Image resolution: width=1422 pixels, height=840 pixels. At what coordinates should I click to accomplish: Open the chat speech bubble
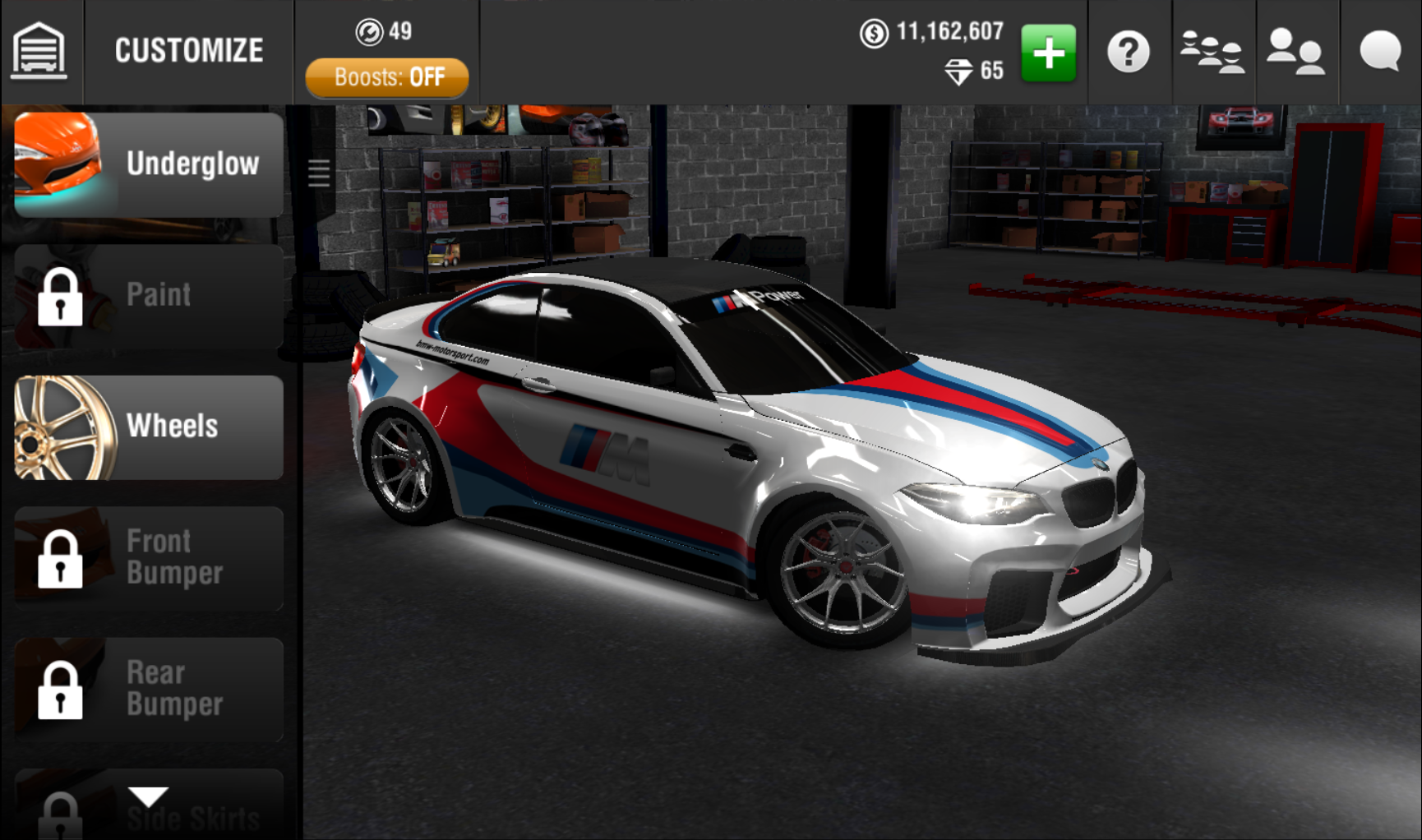click(x=1380, y=53)
